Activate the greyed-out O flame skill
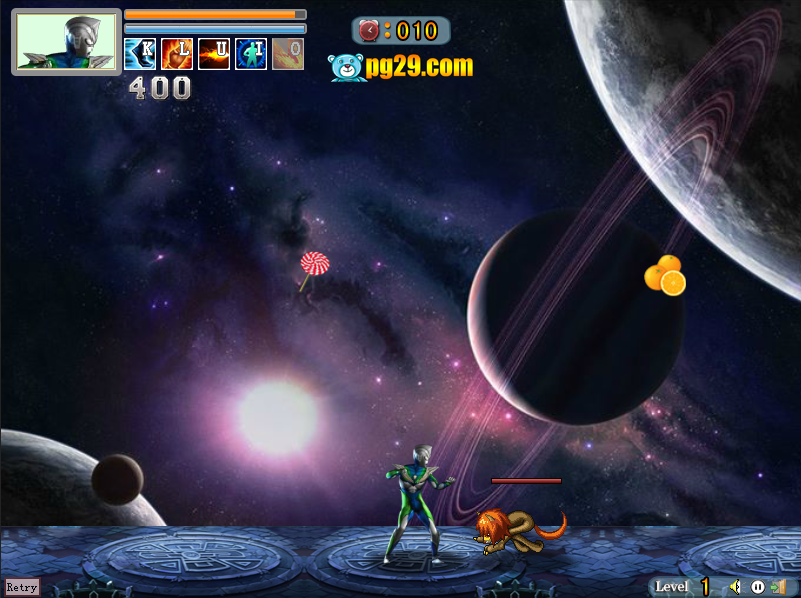Image resolution: width=801 pixels, height=598 pixels. (x=288, y=54)
